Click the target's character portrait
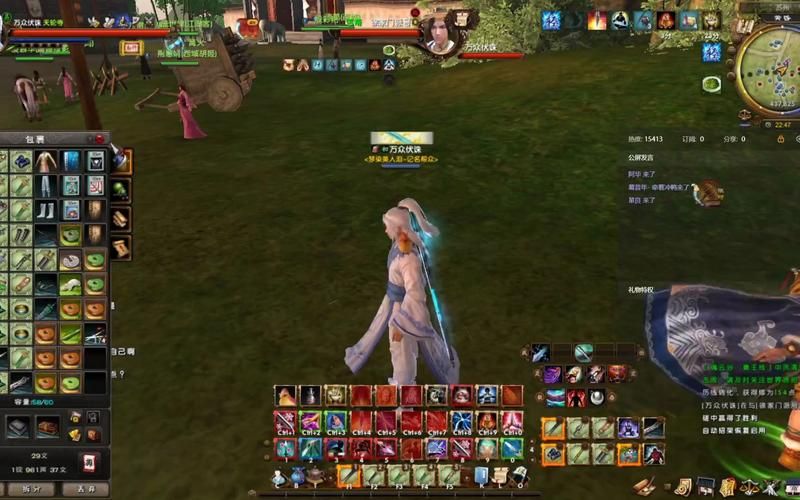 coord(440,35)
